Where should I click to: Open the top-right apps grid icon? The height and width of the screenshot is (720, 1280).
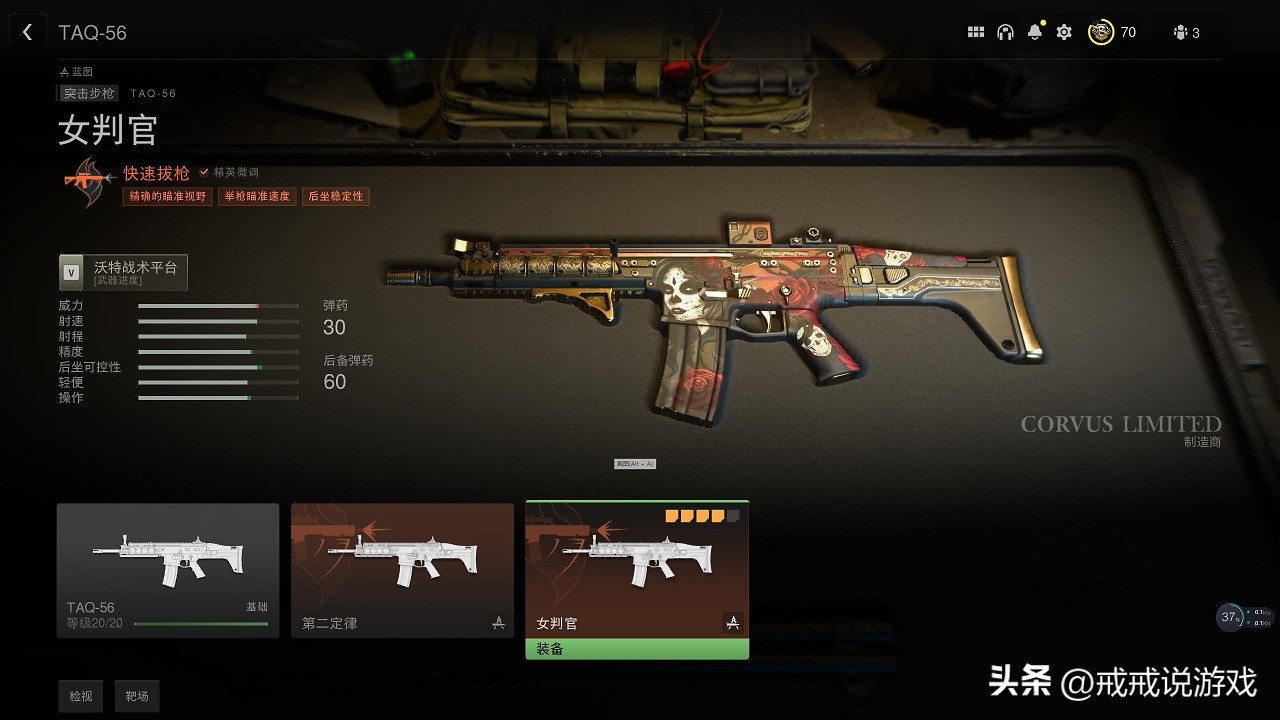pyautogui.click(x=976, y=31)
